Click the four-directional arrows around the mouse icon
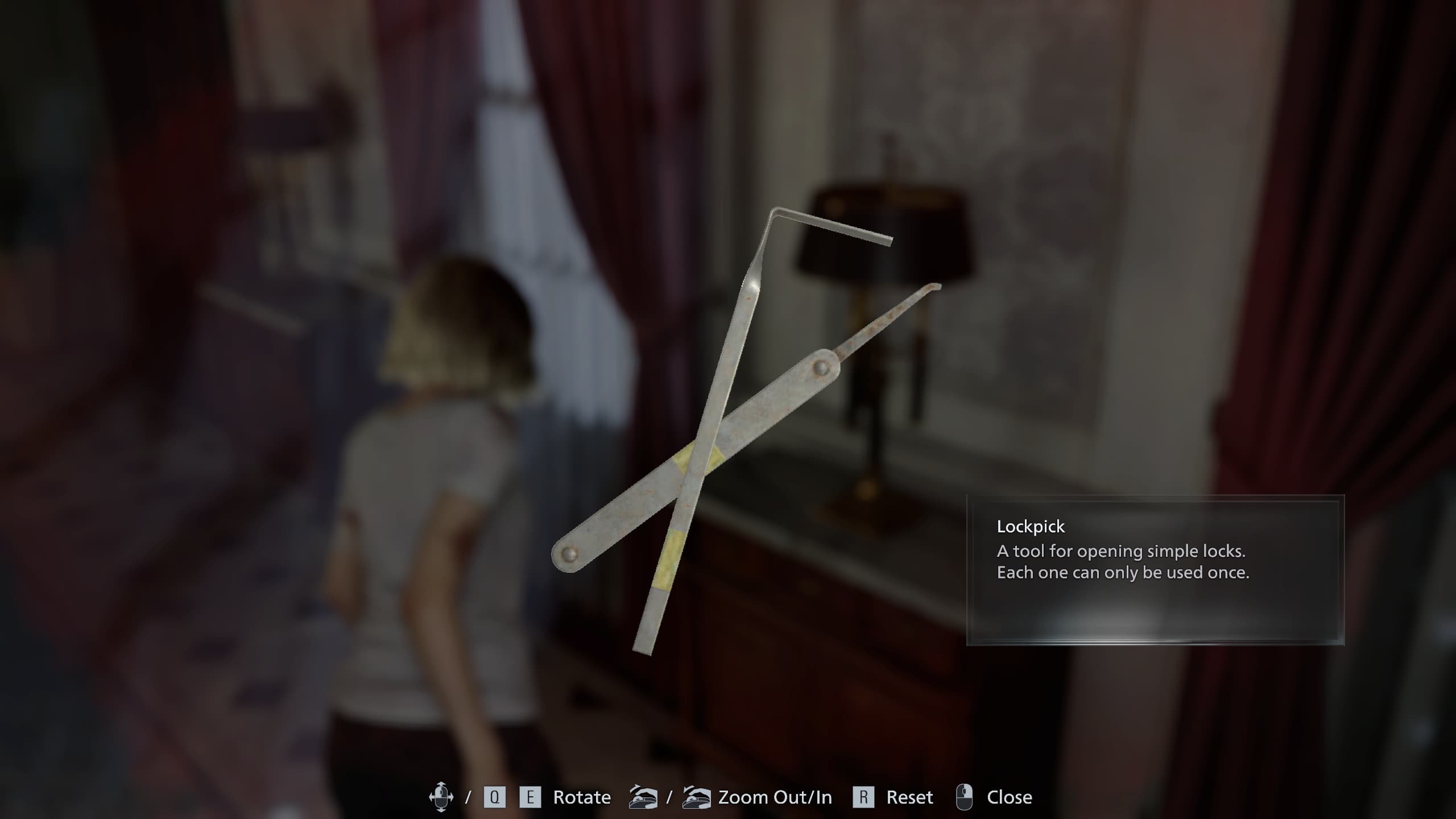This screenshot has height=819, width=1456. (441, 796)
